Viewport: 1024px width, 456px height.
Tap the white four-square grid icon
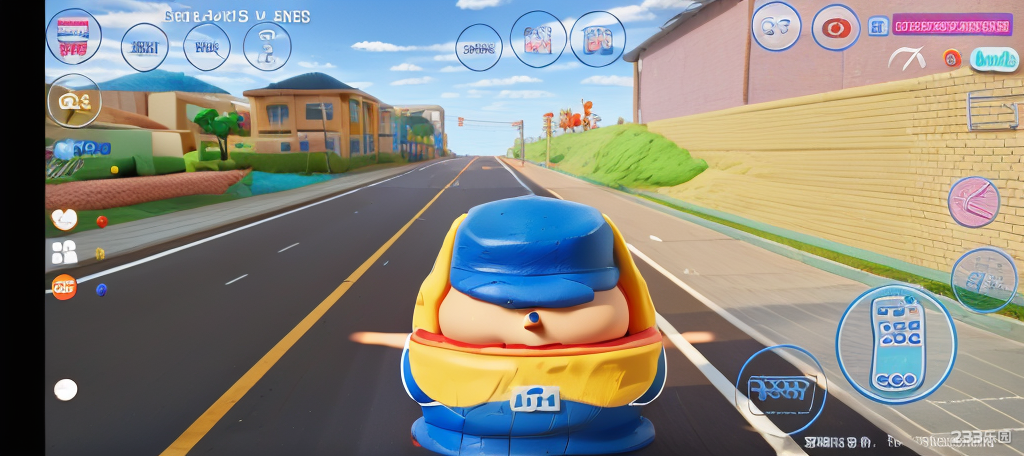tap(64, 252)
